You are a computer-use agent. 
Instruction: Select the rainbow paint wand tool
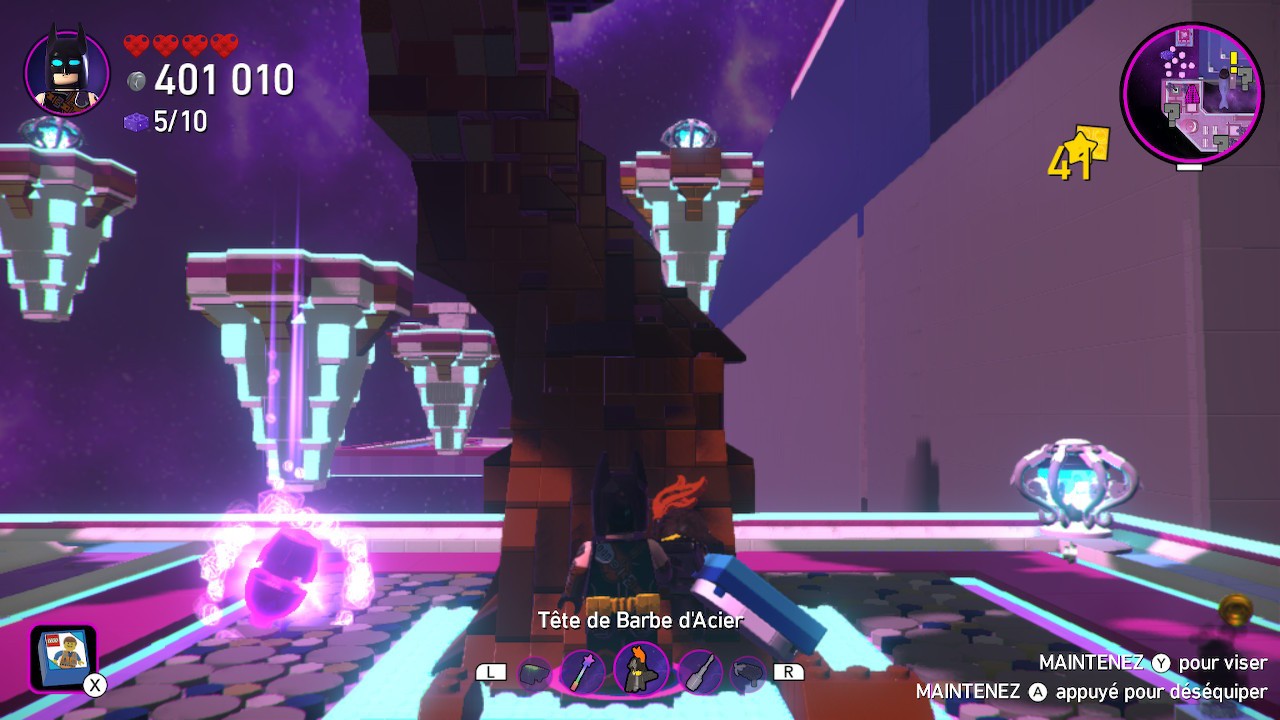click(x=582, y=670)
